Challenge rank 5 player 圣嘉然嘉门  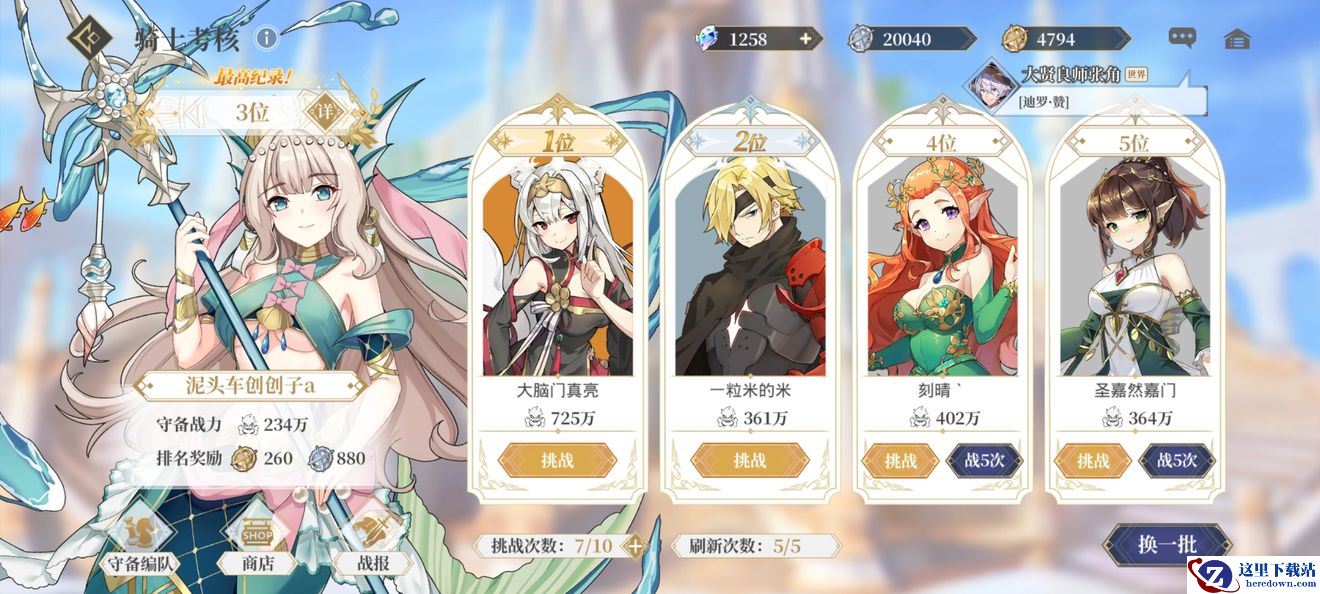[1092, 460]
